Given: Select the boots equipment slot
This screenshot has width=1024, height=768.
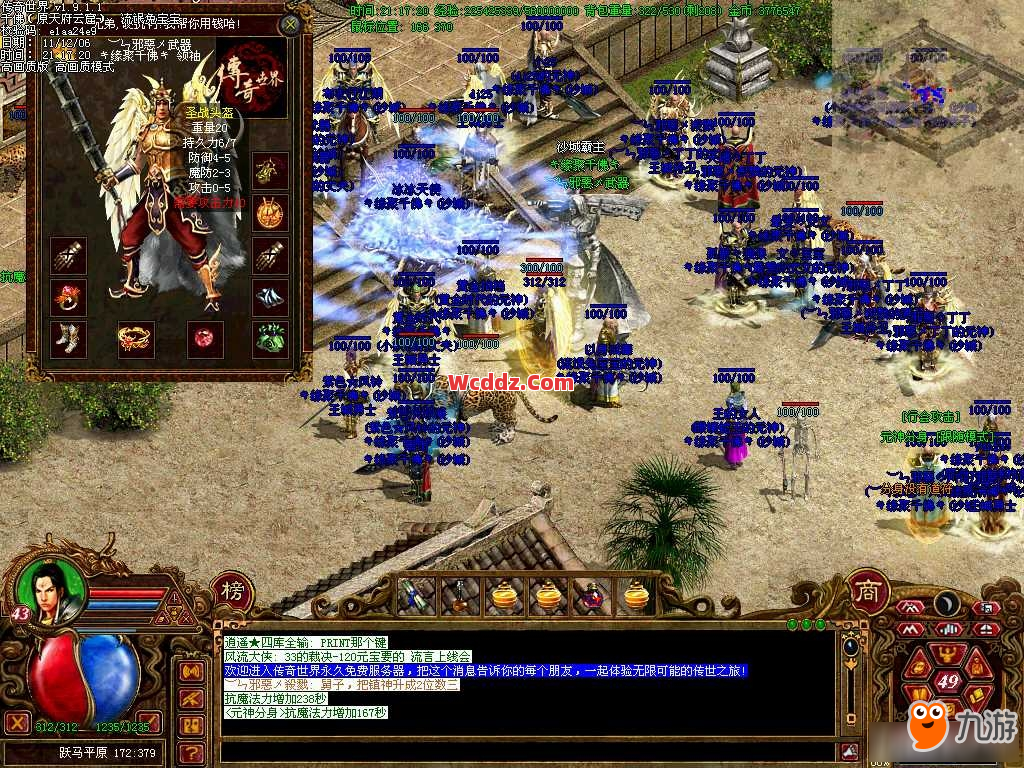Looking at the screenshot, I should (x=69, y=339).
